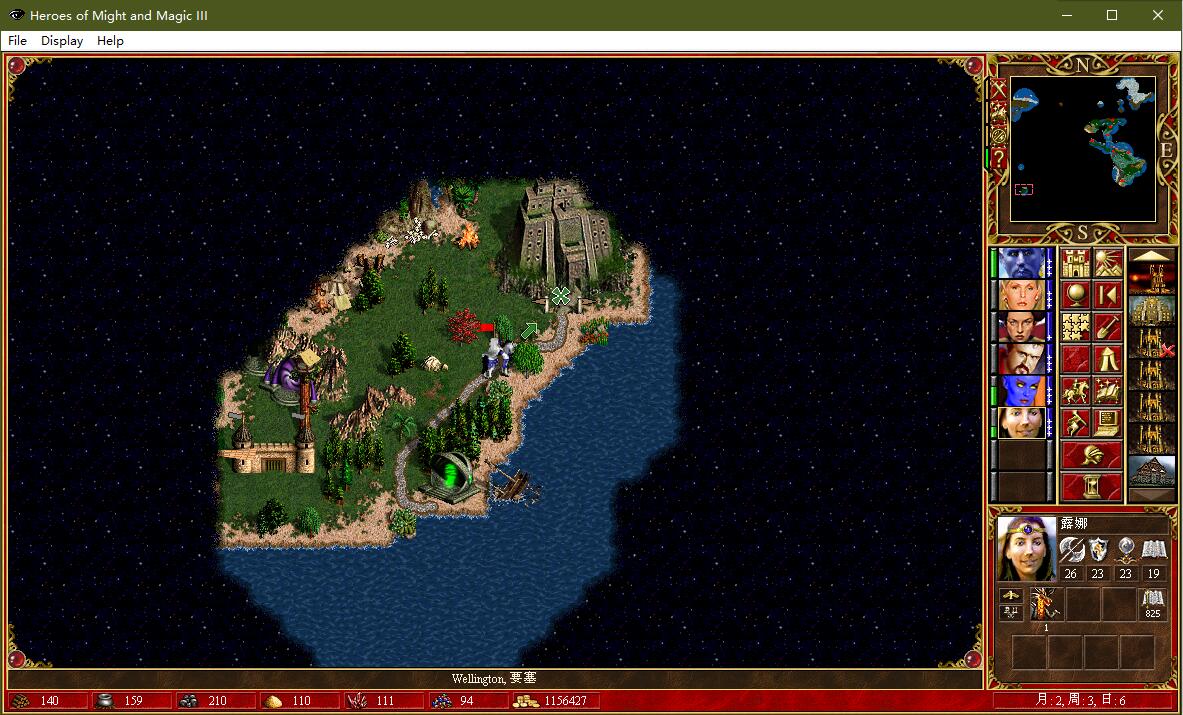
Task: Open the Display menu
Action: (x=62, y=41)
